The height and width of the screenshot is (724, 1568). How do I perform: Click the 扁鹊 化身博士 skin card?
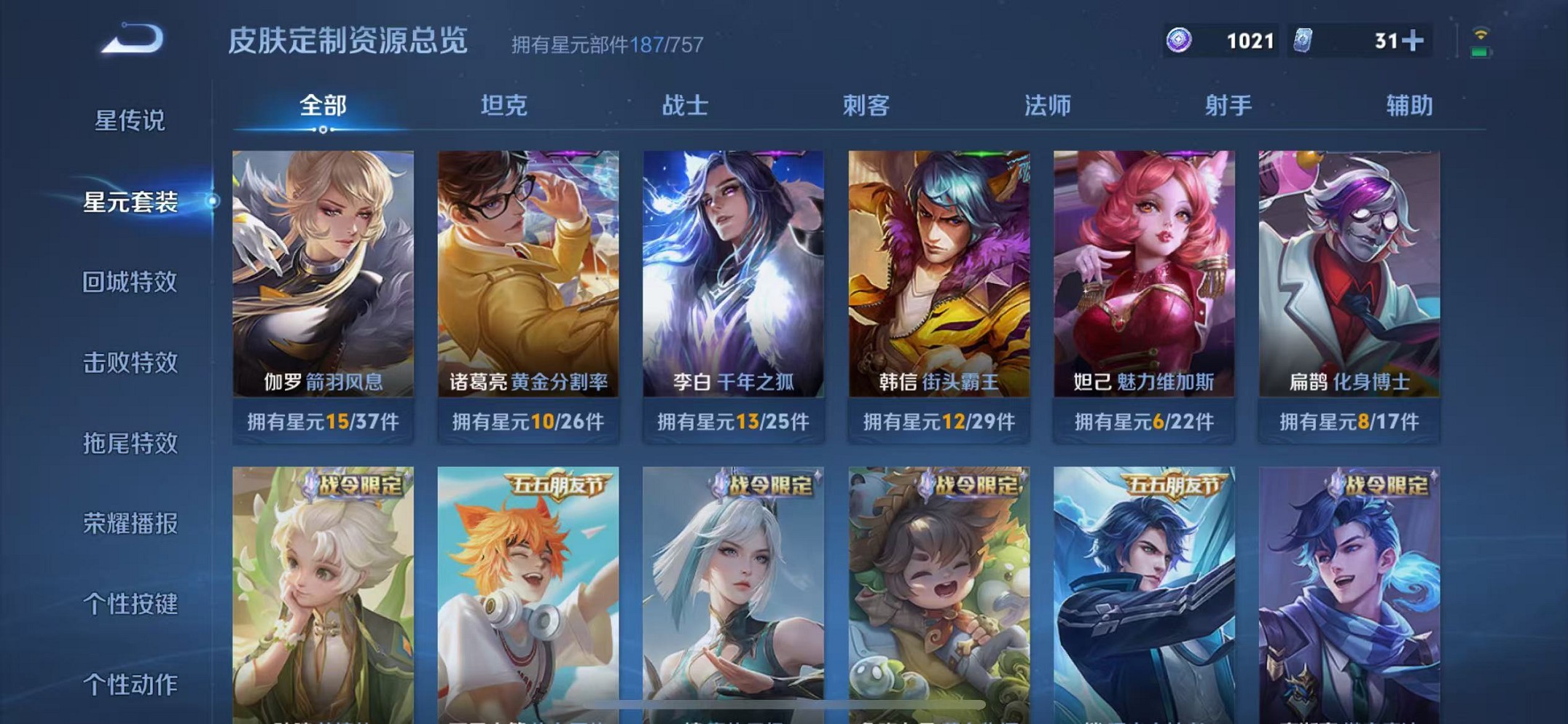[x=1348, y=269]
